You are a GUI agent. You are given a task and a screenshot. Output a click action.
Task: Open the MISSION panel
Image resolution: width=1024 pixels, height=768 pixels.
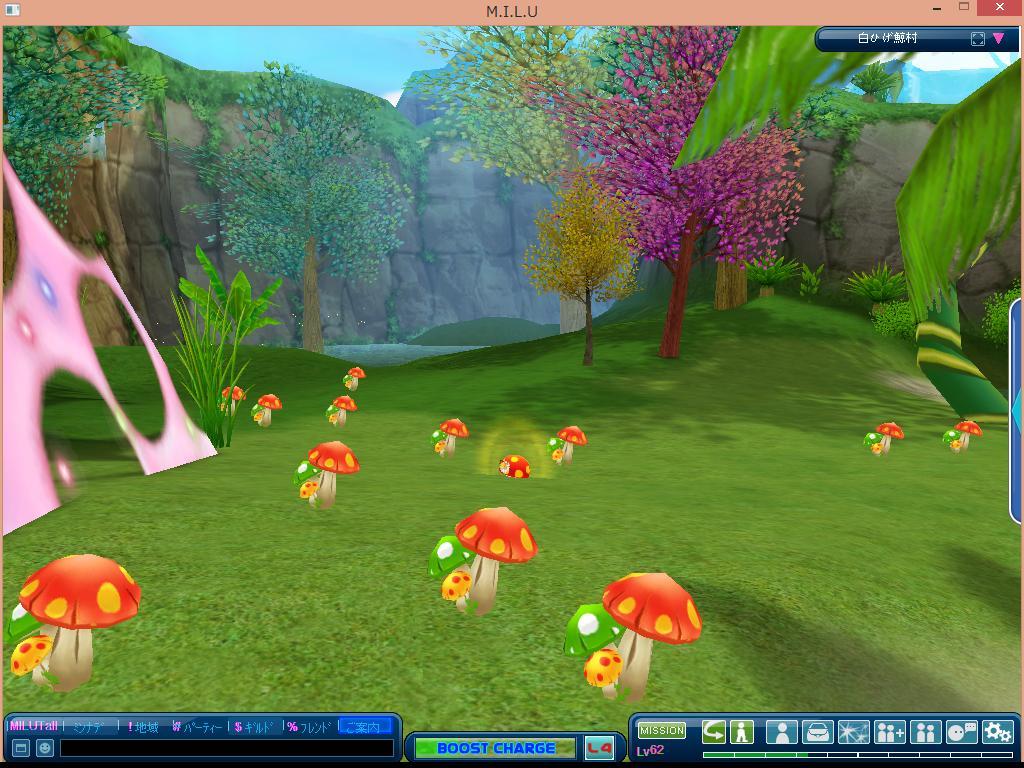[x=661, y=731]
